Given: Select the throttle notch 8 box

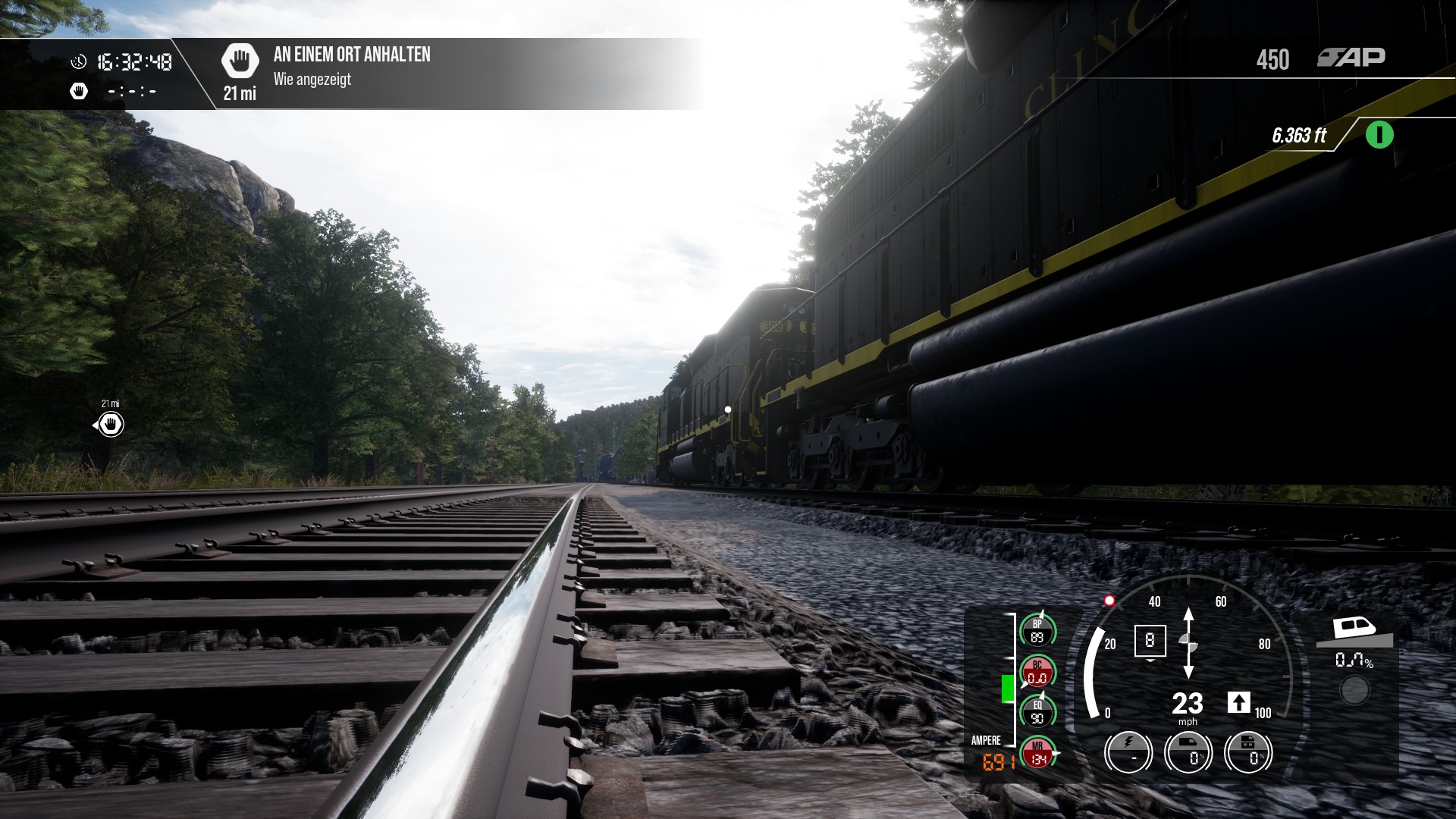Looking at the screenshot, I should click(1150, 641).
